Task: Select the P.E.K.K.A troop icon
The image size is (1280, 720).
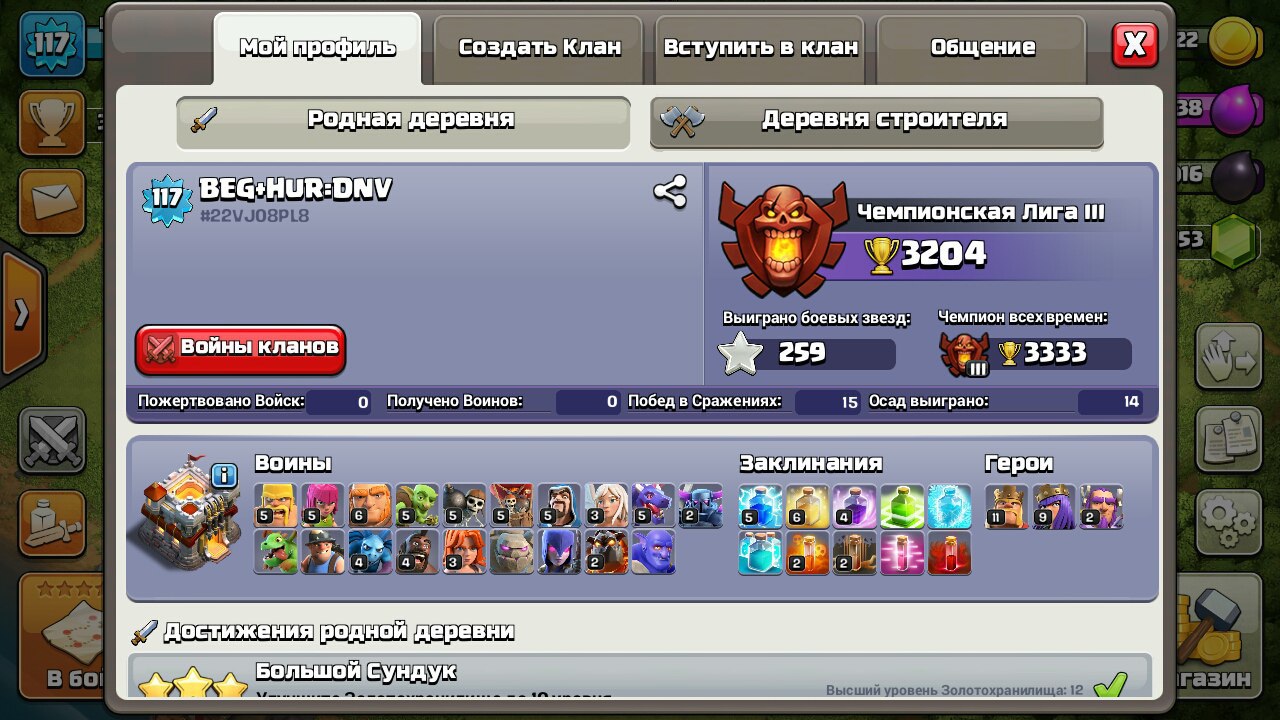Action: 700,505
